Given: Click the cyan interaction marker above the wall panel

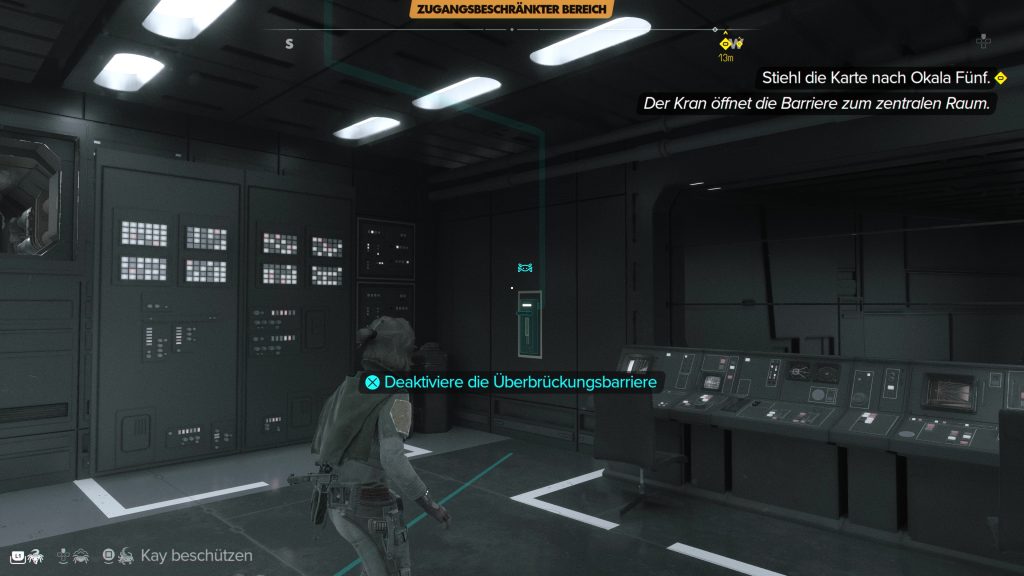Looking at the screenshot, I should pos(526,268).
